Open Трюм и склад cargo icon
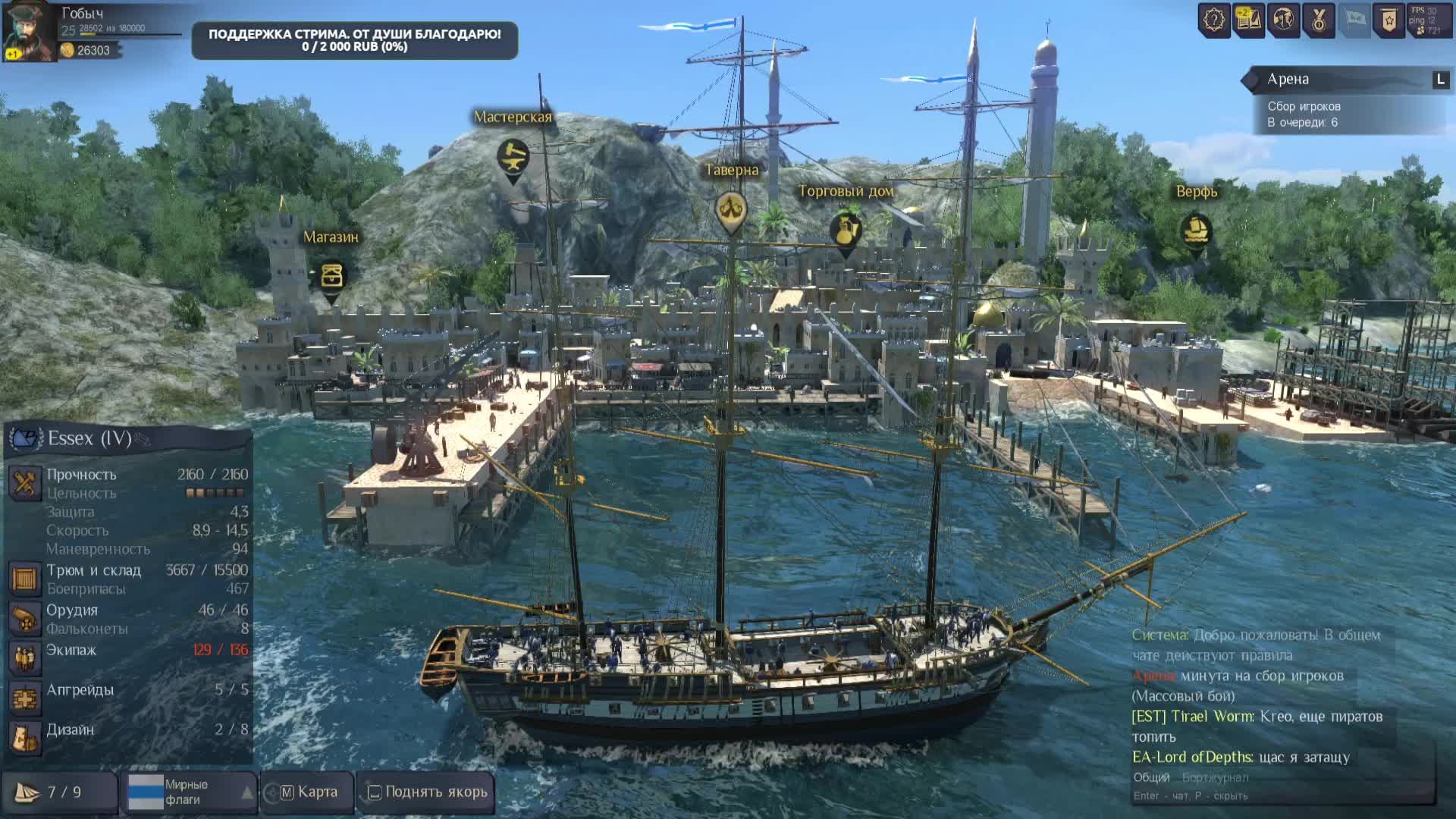Screen dimensions: 1456x819 pos(24,579)
